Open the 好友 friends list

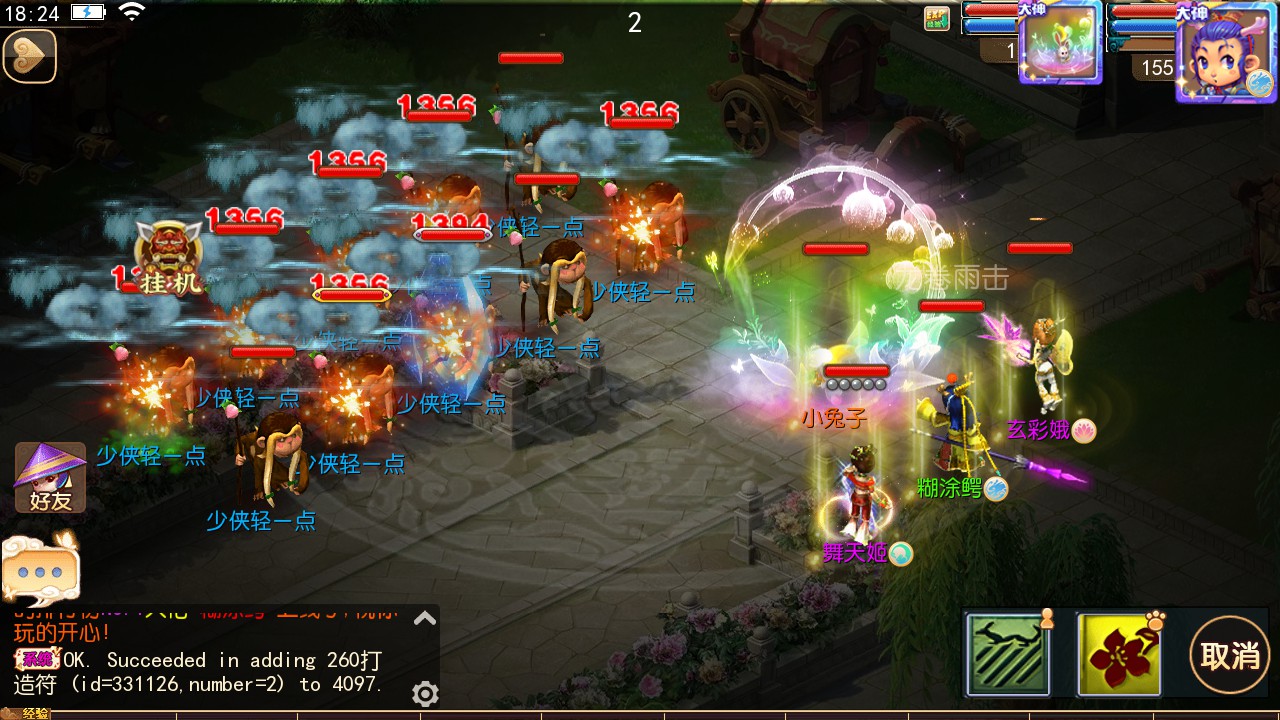[50, 477]
